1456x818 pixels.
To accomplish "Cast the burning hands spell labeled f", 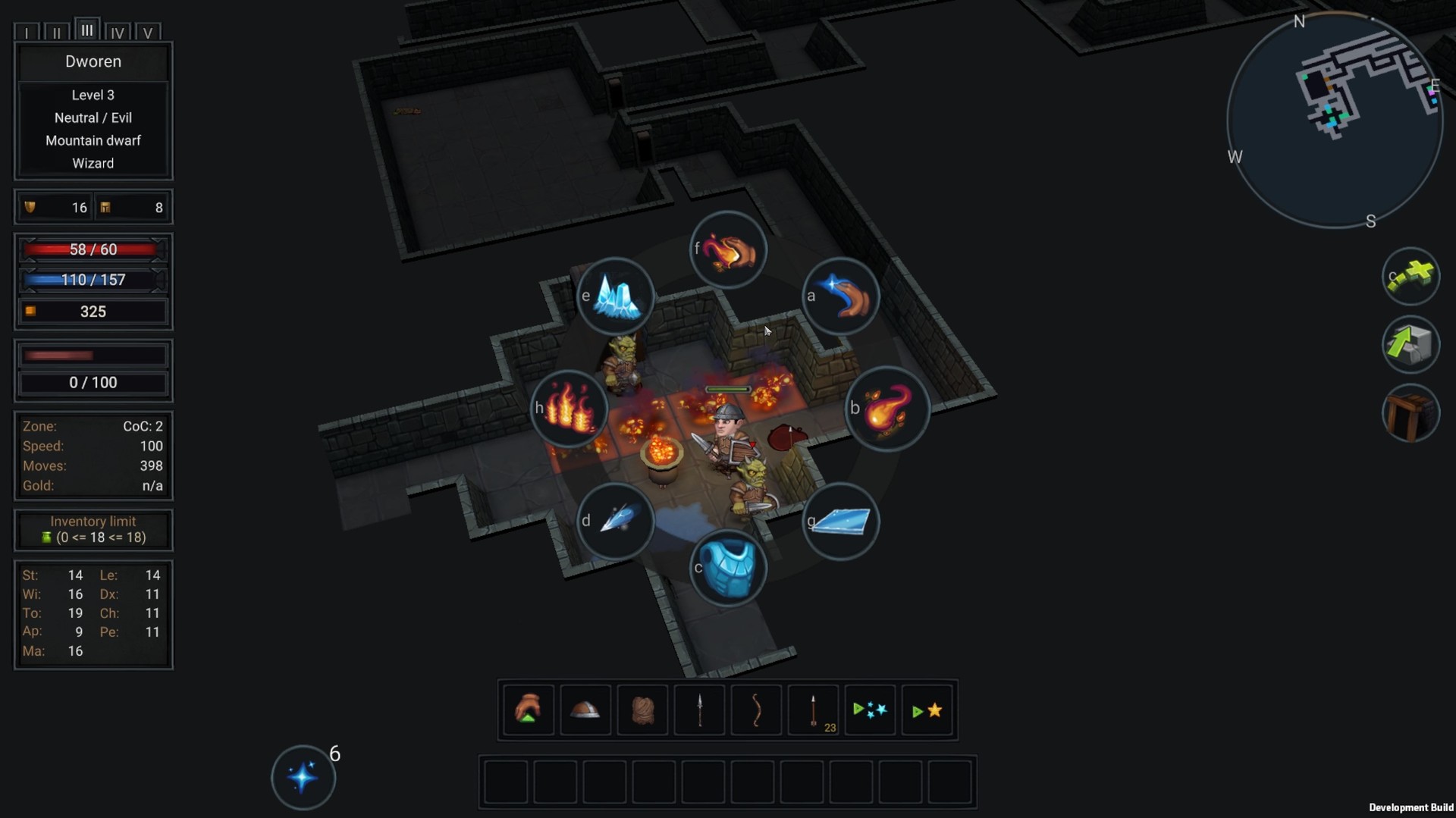I will click(729, 249).
